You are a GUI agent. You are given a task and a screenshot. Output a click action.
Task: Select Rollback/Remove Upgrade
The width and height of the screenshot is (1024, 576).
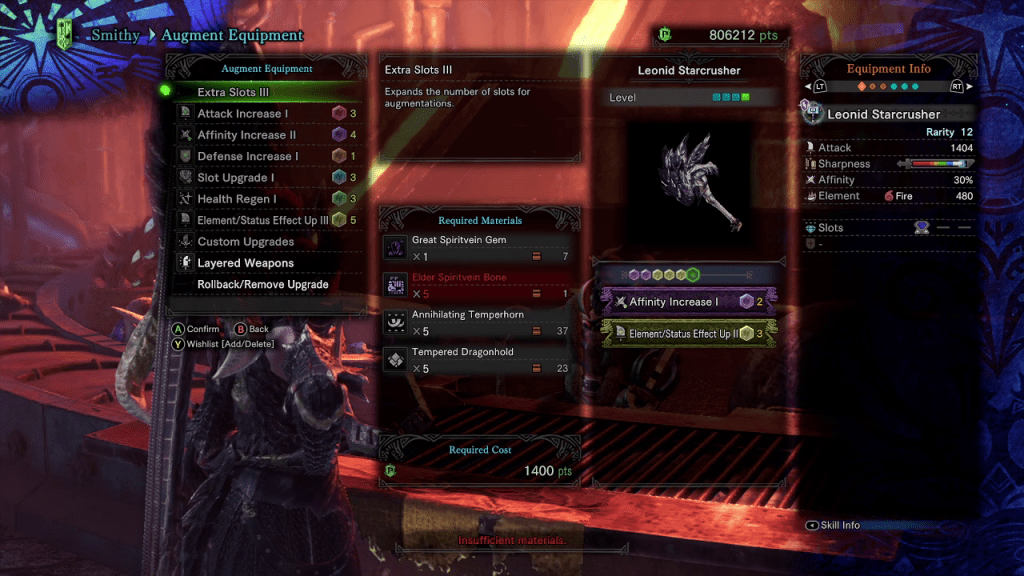pyautogui.click(x=265, y=285)
